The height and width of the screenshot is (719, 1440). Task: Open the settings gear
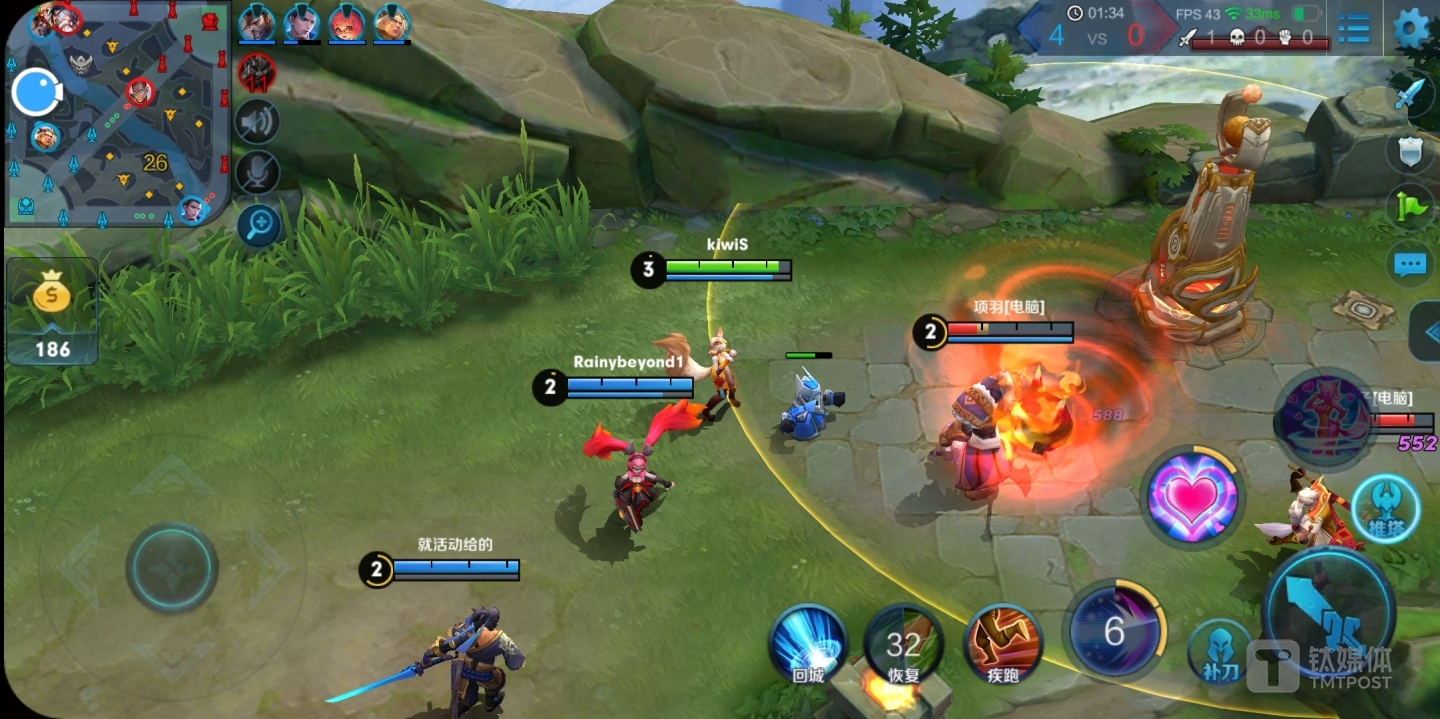1411,27
